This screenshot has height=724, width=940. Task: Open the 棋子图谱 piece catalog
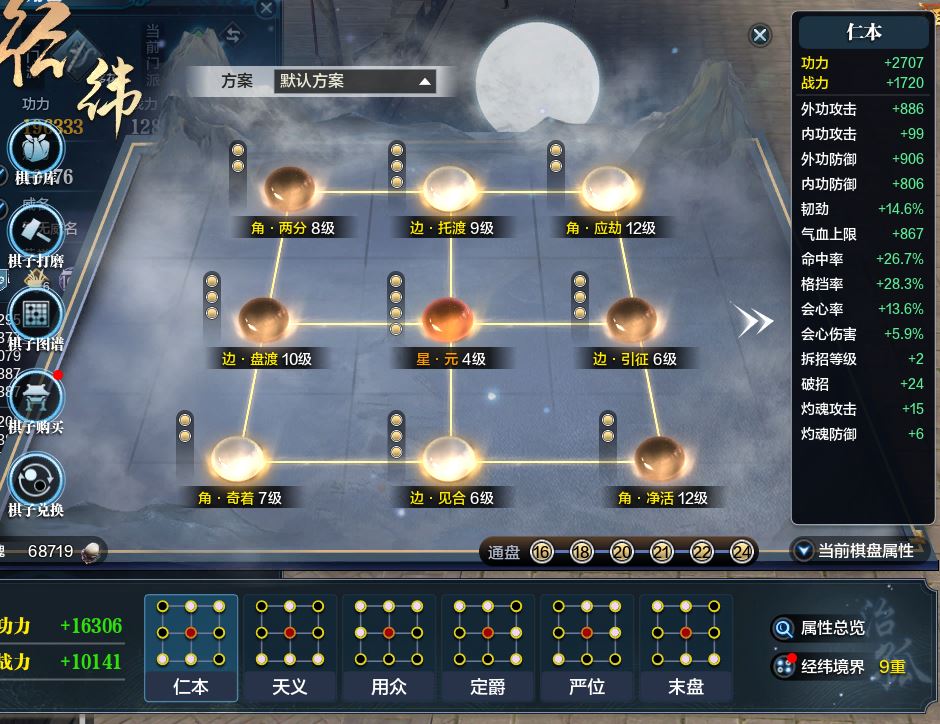coord(36,316)
